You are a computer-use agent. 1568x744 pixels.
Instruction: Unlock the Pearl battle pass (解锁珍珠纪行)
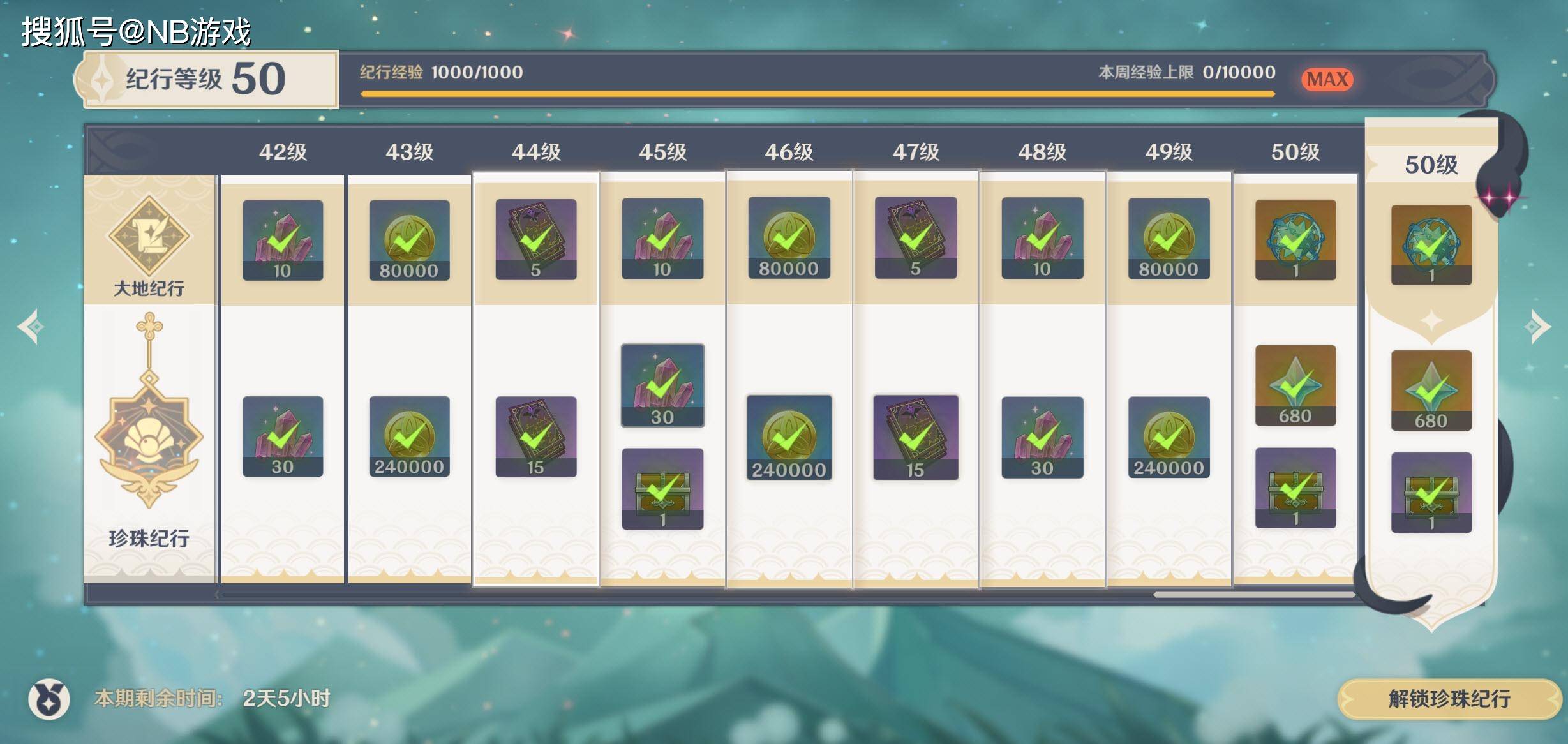coord(1449,699)
